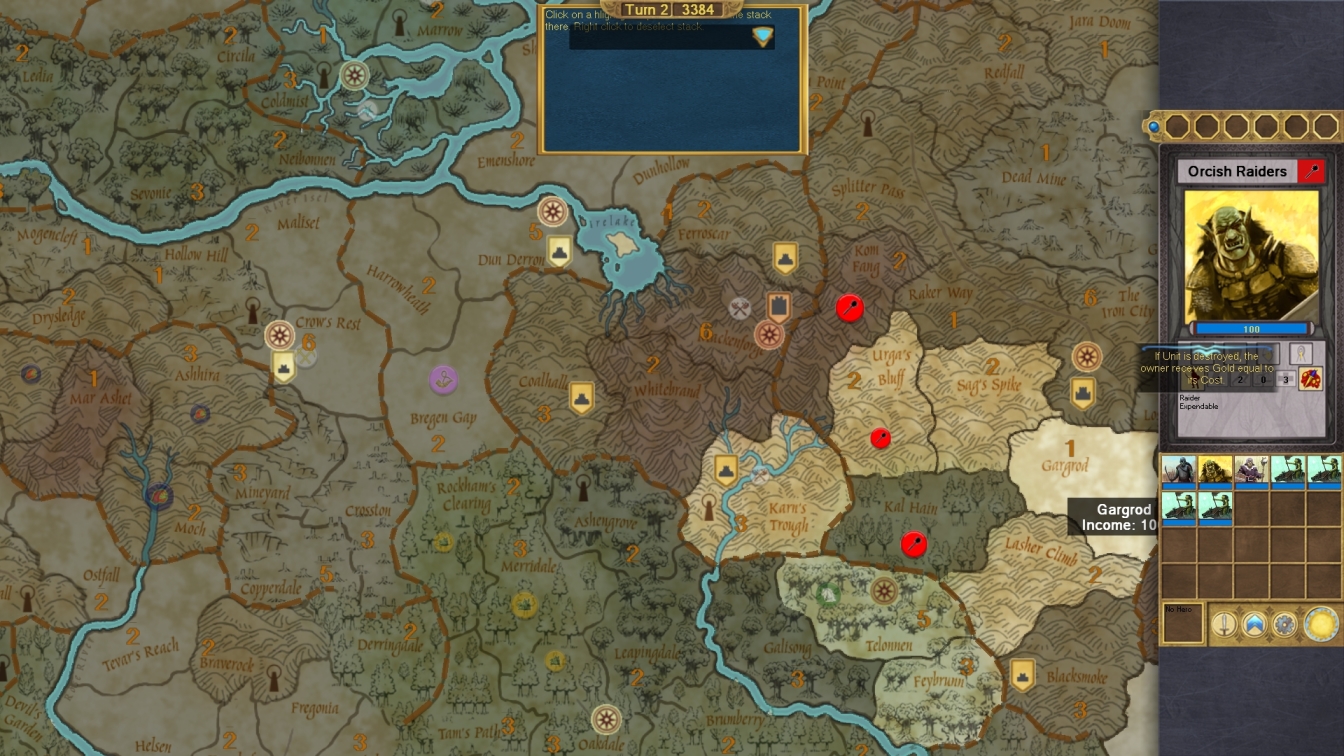Click the No Hero slot

pyautogui.click(x=1185, y=620)
